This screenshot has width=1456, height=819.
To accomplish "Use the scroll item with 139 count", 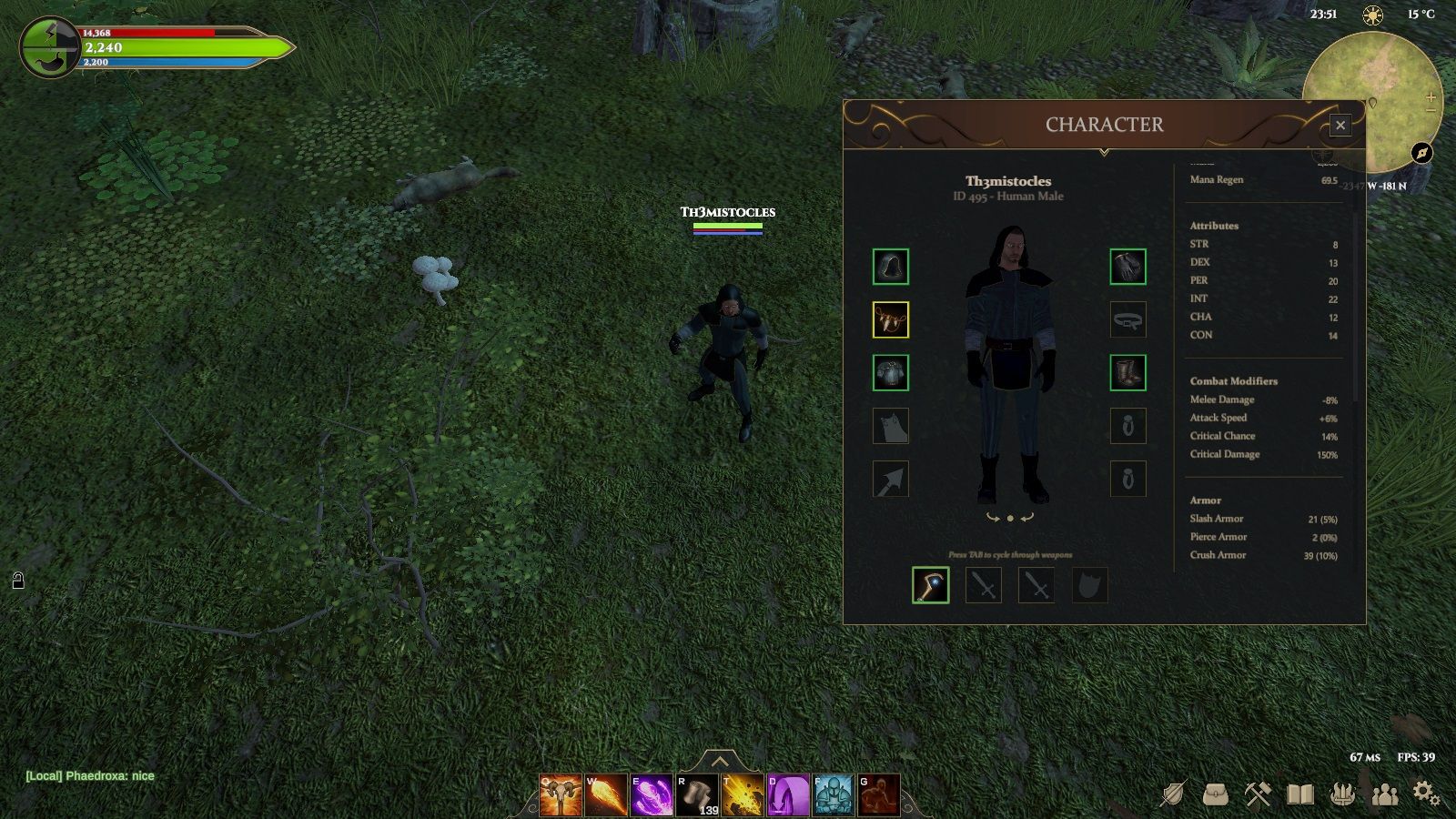I will tap(697, 795).
